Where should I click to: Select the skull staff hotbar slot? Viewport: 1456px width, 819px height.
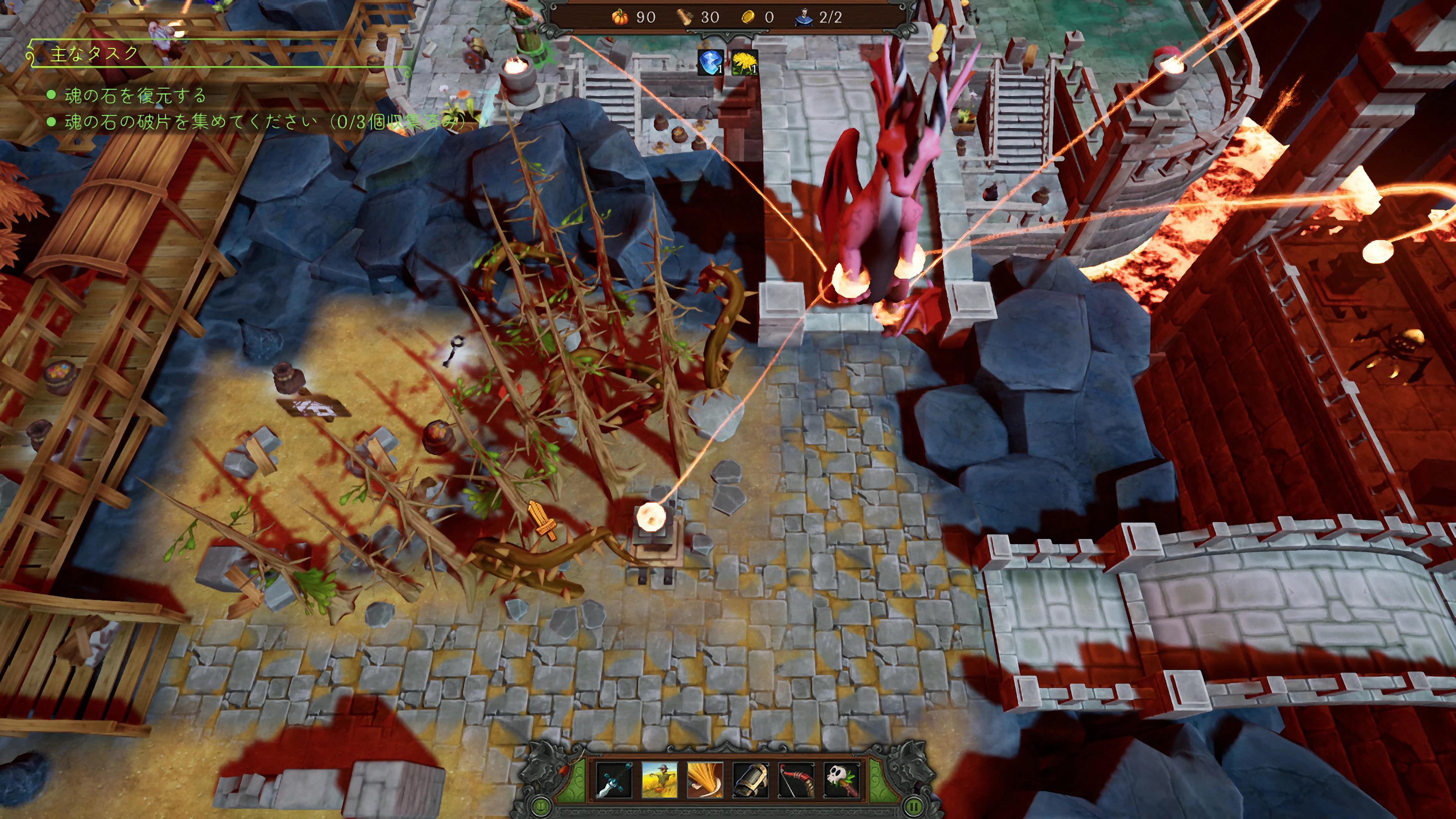click(842, 780)
